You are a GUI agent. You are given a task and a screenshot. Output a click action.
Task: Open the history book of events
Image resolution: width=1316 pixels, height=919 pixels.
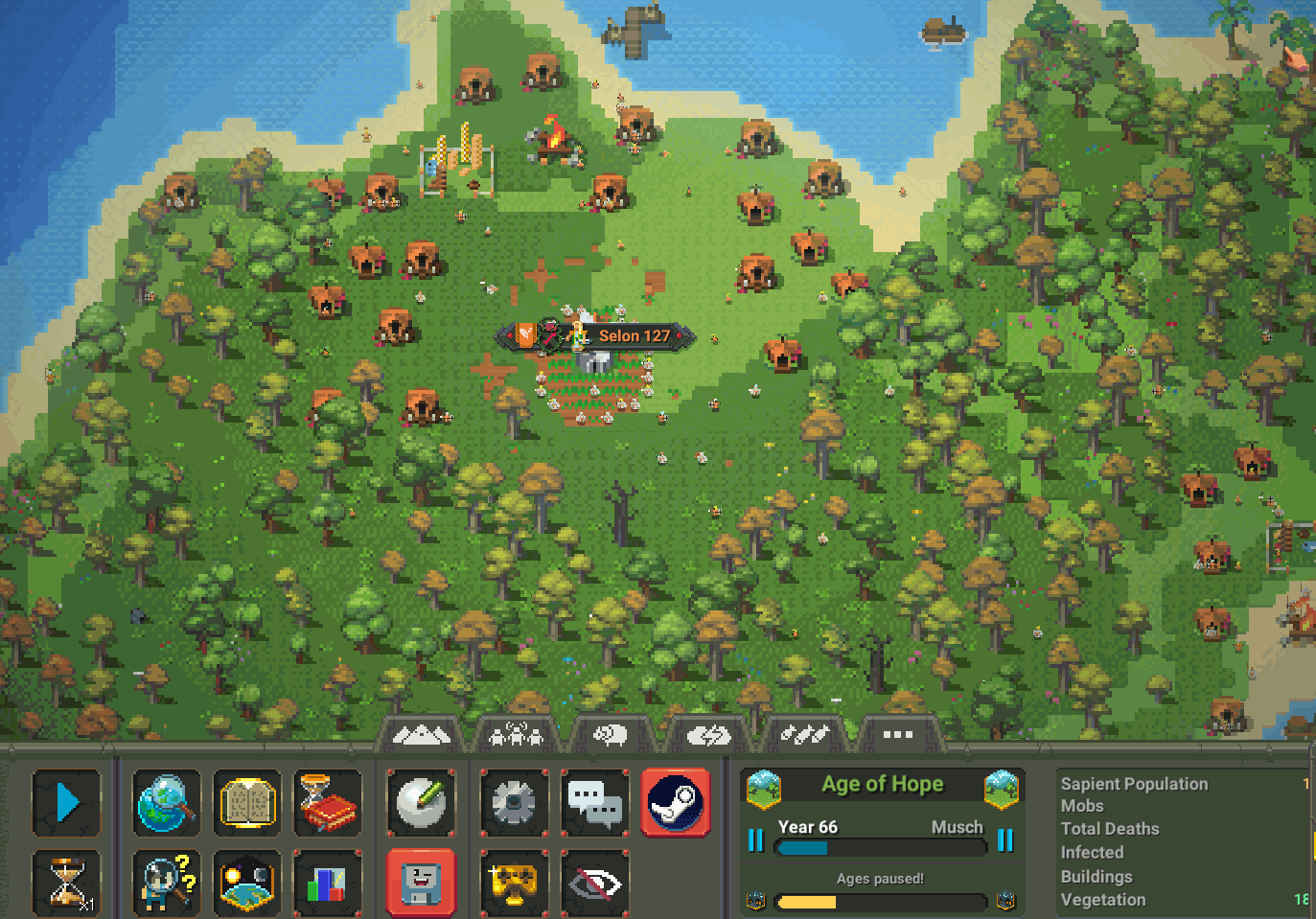(328, 803)
